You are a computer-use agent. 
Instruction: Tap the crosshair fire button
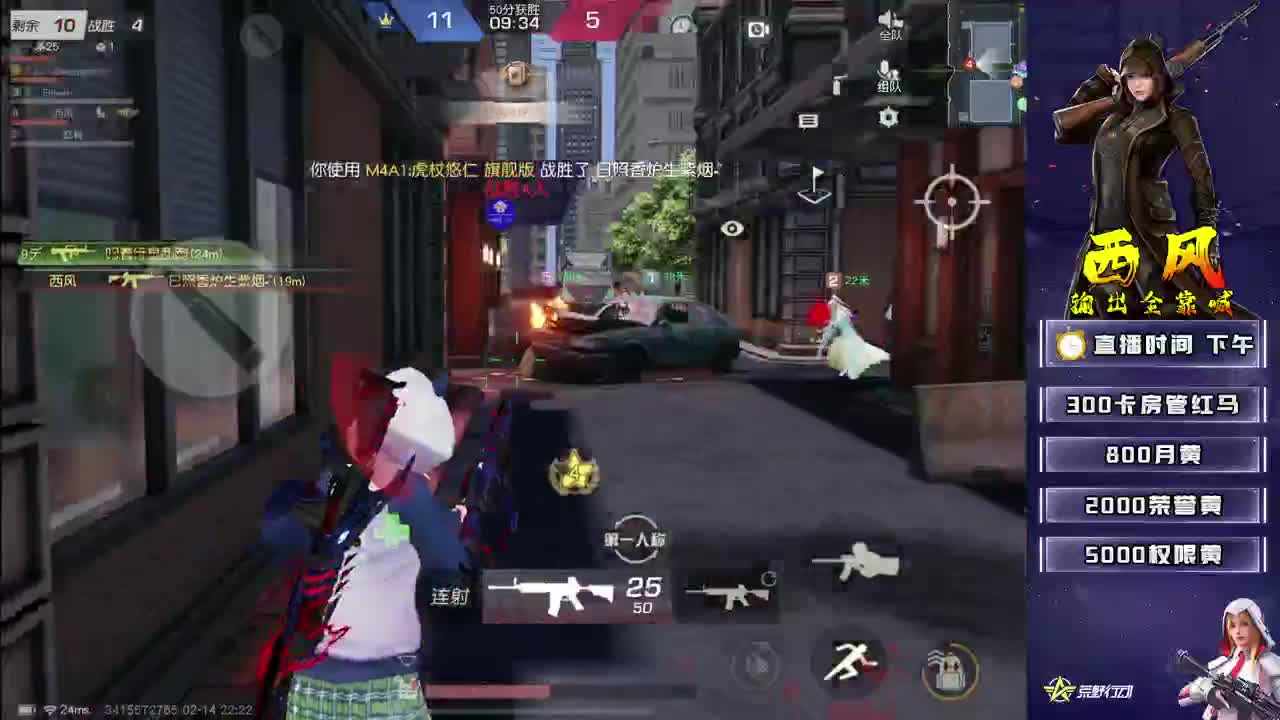(952, 200)
